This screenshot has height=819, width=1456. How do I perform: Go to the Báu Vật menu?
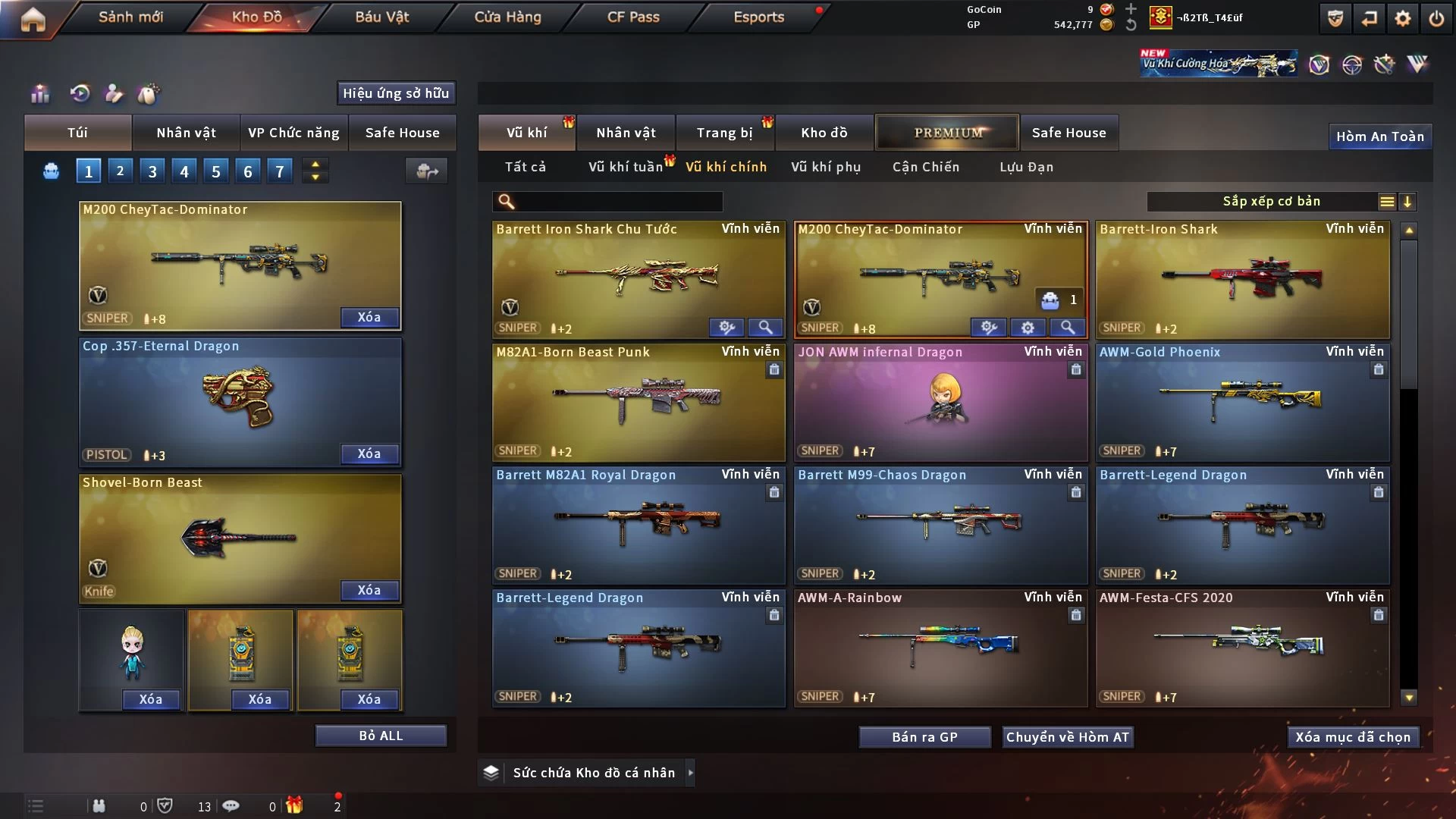point(381,17)
